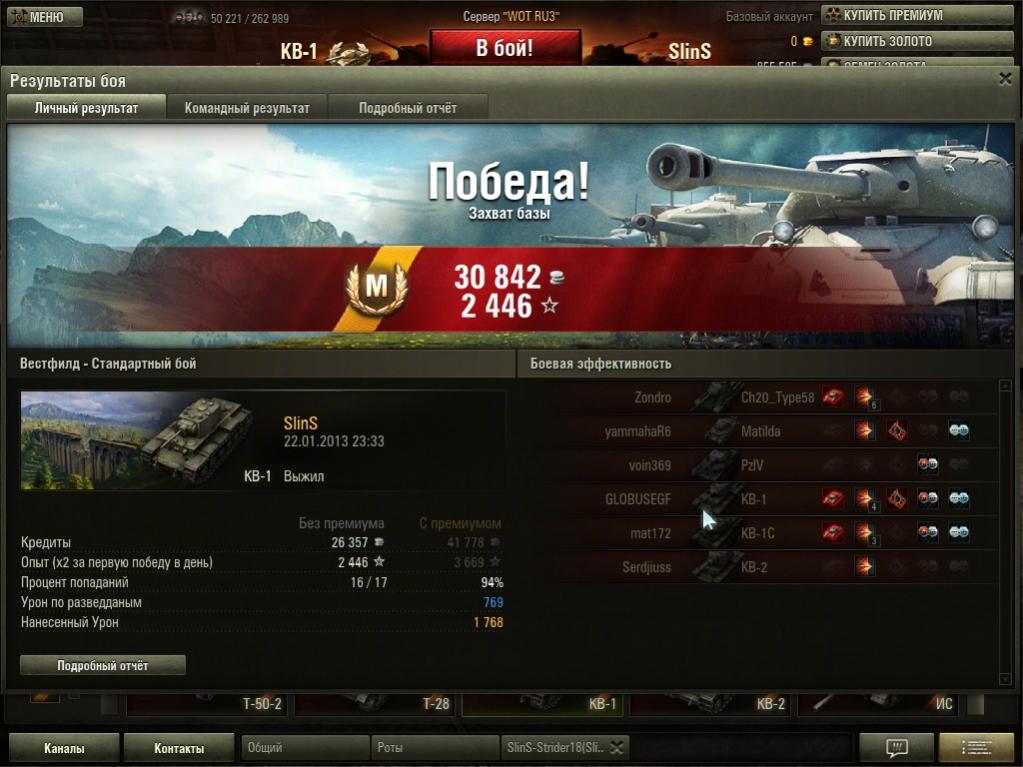Switch to the Роты chat tab

coord(434,748)
